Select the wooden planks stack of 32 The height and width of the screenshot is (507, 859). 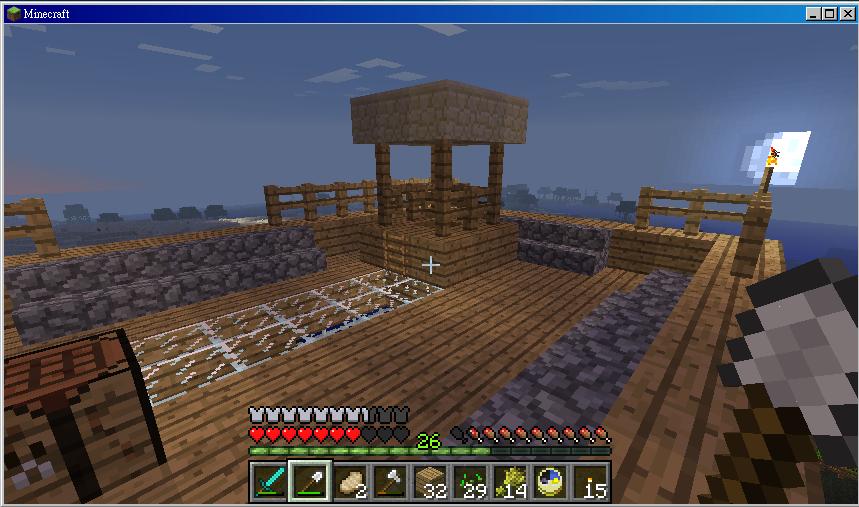pyautogui.click(x=429, y=482)
